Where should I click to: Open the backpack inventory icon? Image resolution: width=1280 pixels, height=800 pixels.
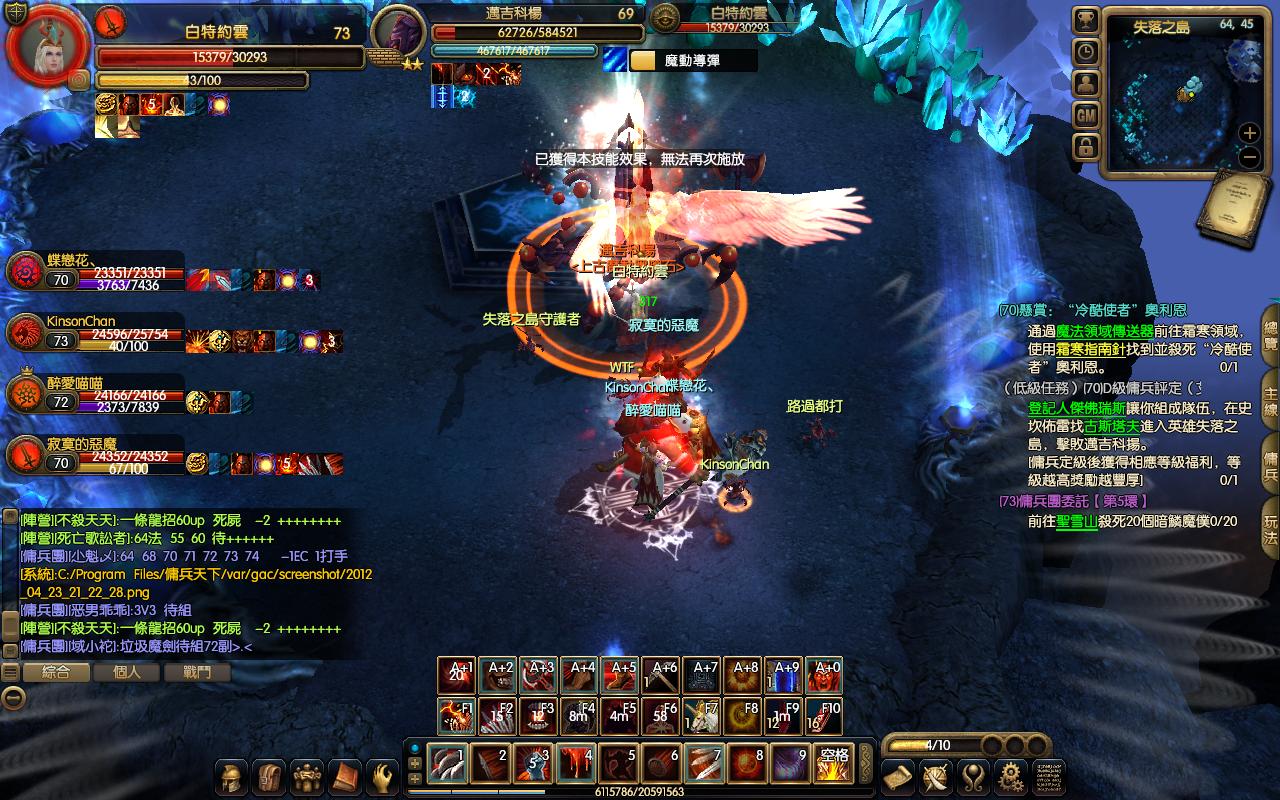click(x=269, y=777)
